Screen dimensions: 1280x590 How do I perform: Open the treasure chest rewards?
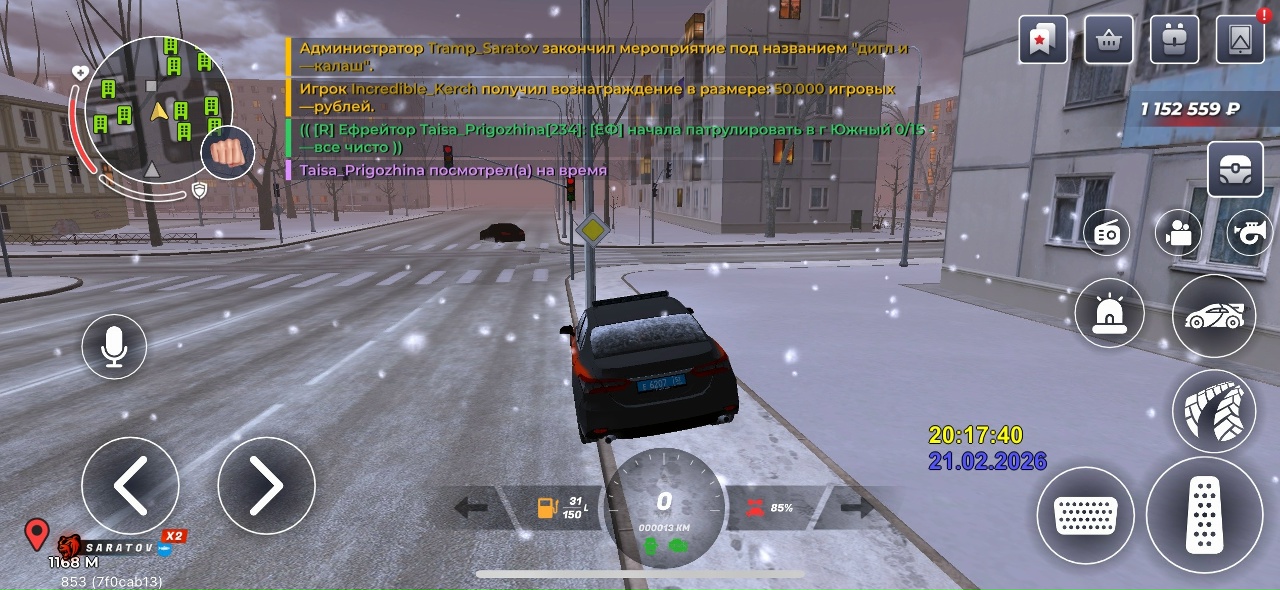click(1235, 170)
